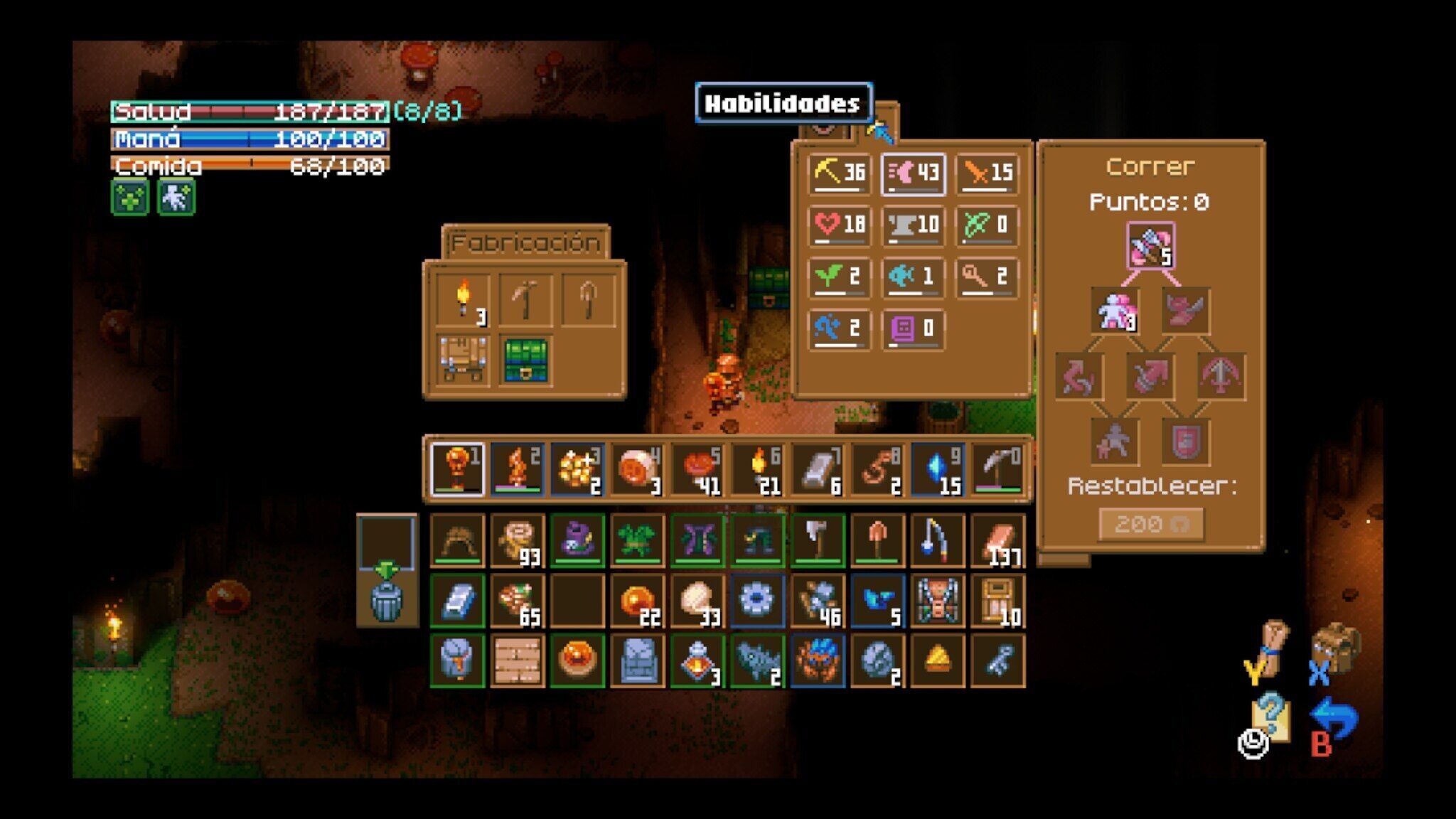The image size is (1456, 819).
Task: Select the blue crystal in hotbar slot 9
Action: click(938, 470)
